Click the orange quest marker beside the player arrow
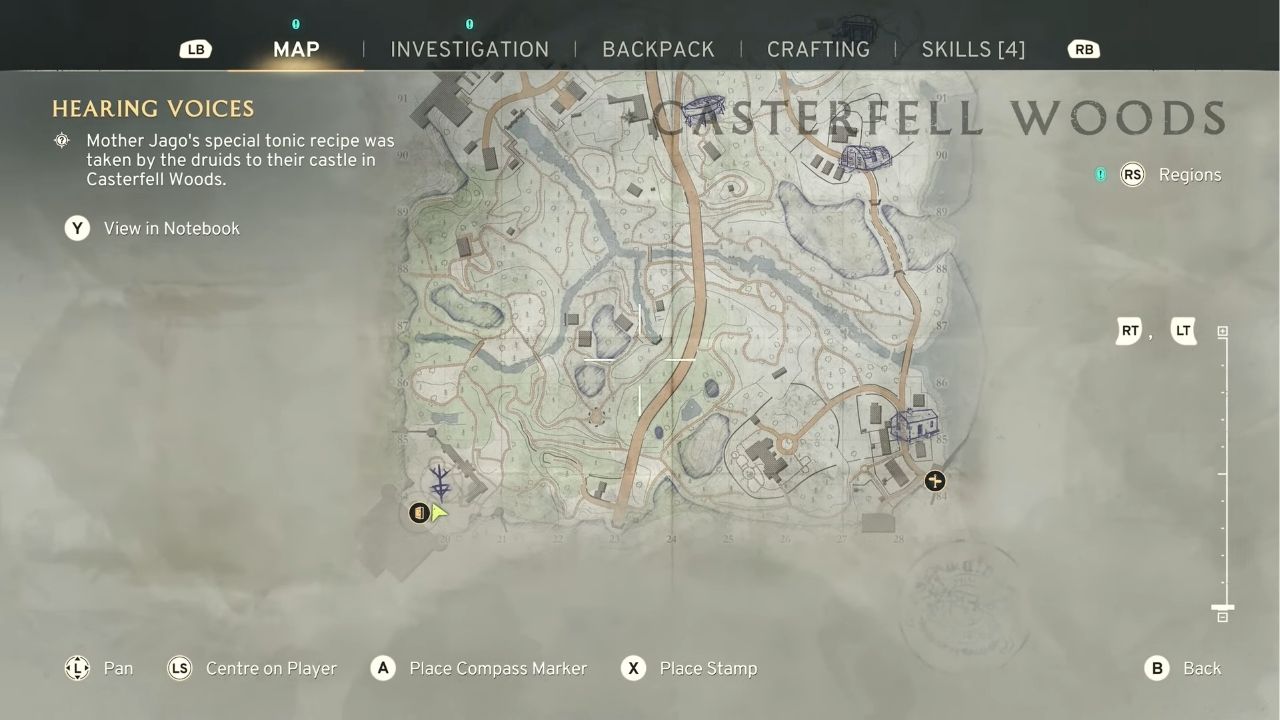This screenshot has height=720, width=1280. coord(417,513)
